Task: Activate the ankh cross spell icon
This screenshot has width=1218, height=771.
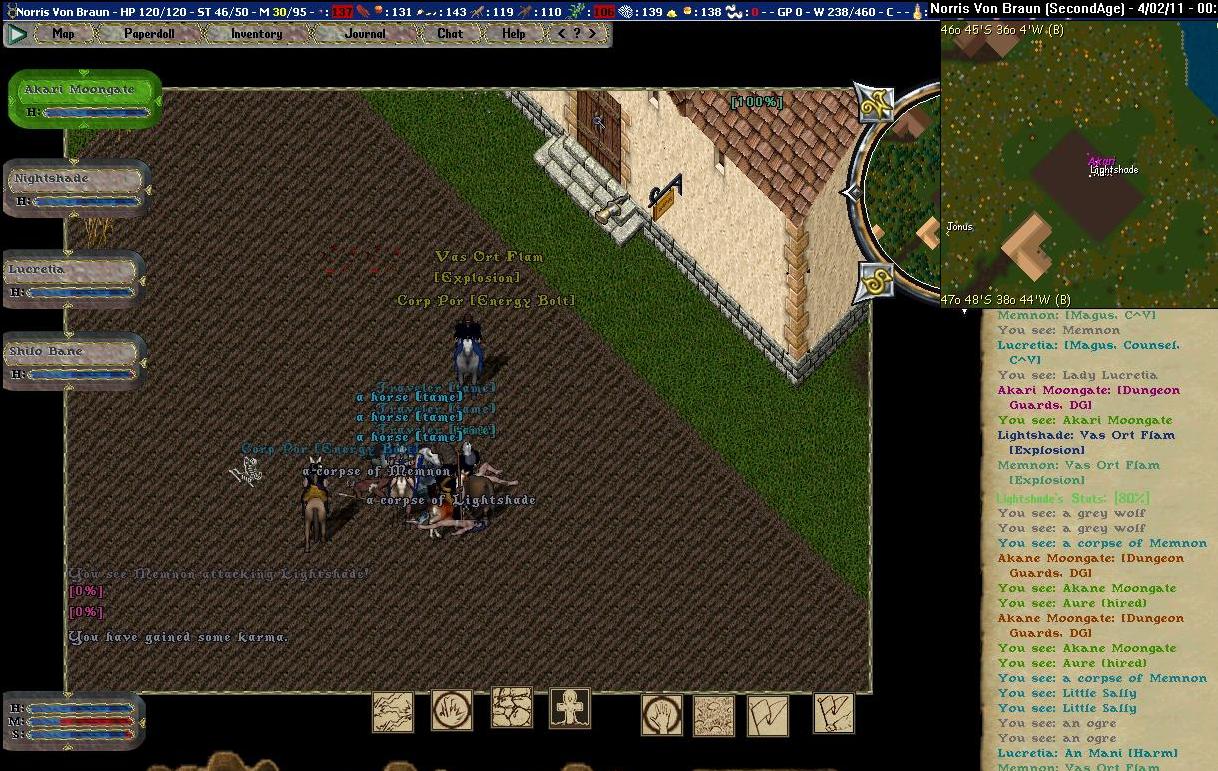Action: (570, 709)
